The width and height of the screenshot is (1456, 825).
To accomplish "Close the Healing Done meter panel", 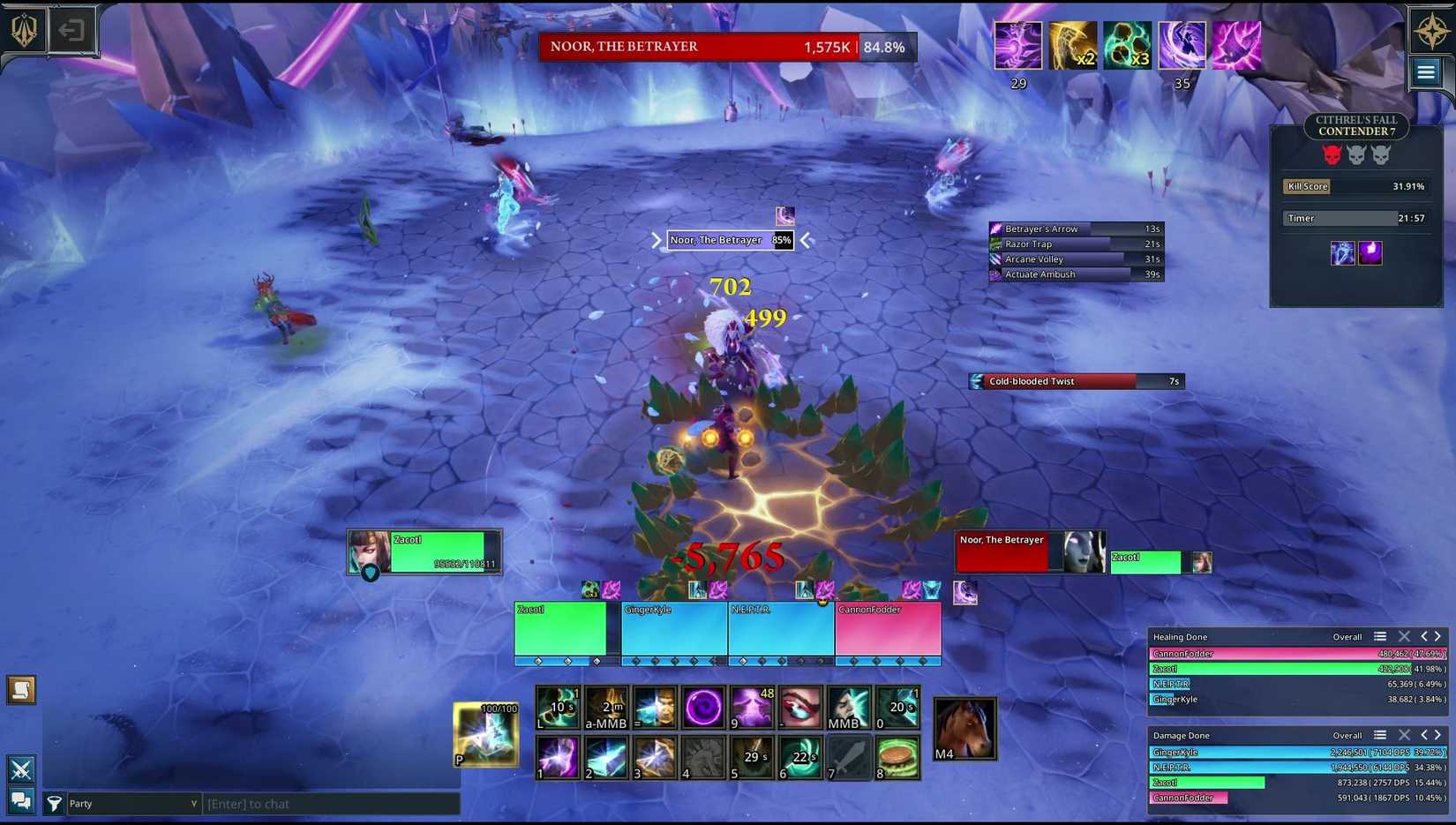I will [x=1404, y=636].
